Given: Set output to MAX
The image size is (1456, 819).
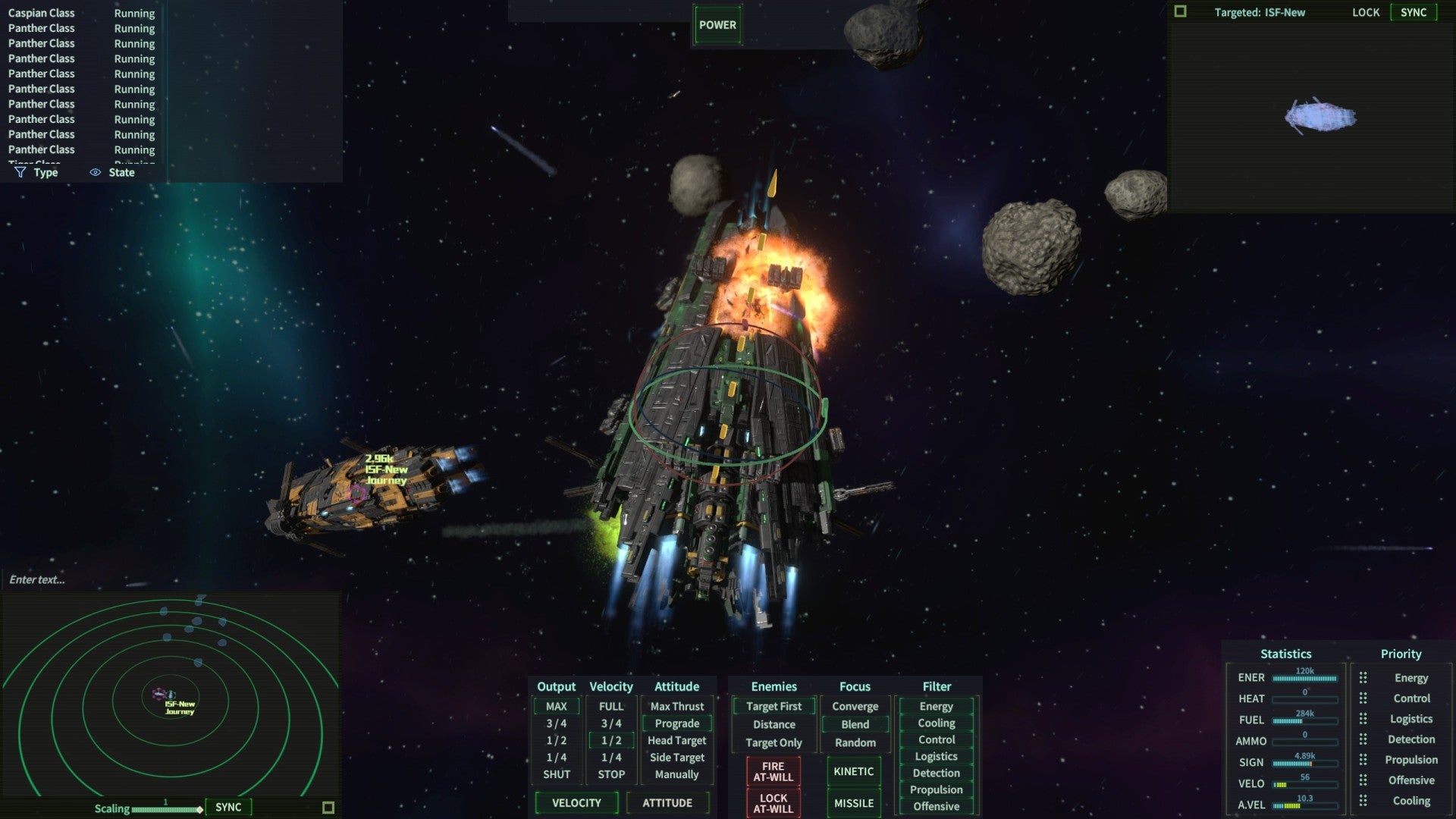Looking at the screenshot, I should pyautogui.click(x=556, y=706).
